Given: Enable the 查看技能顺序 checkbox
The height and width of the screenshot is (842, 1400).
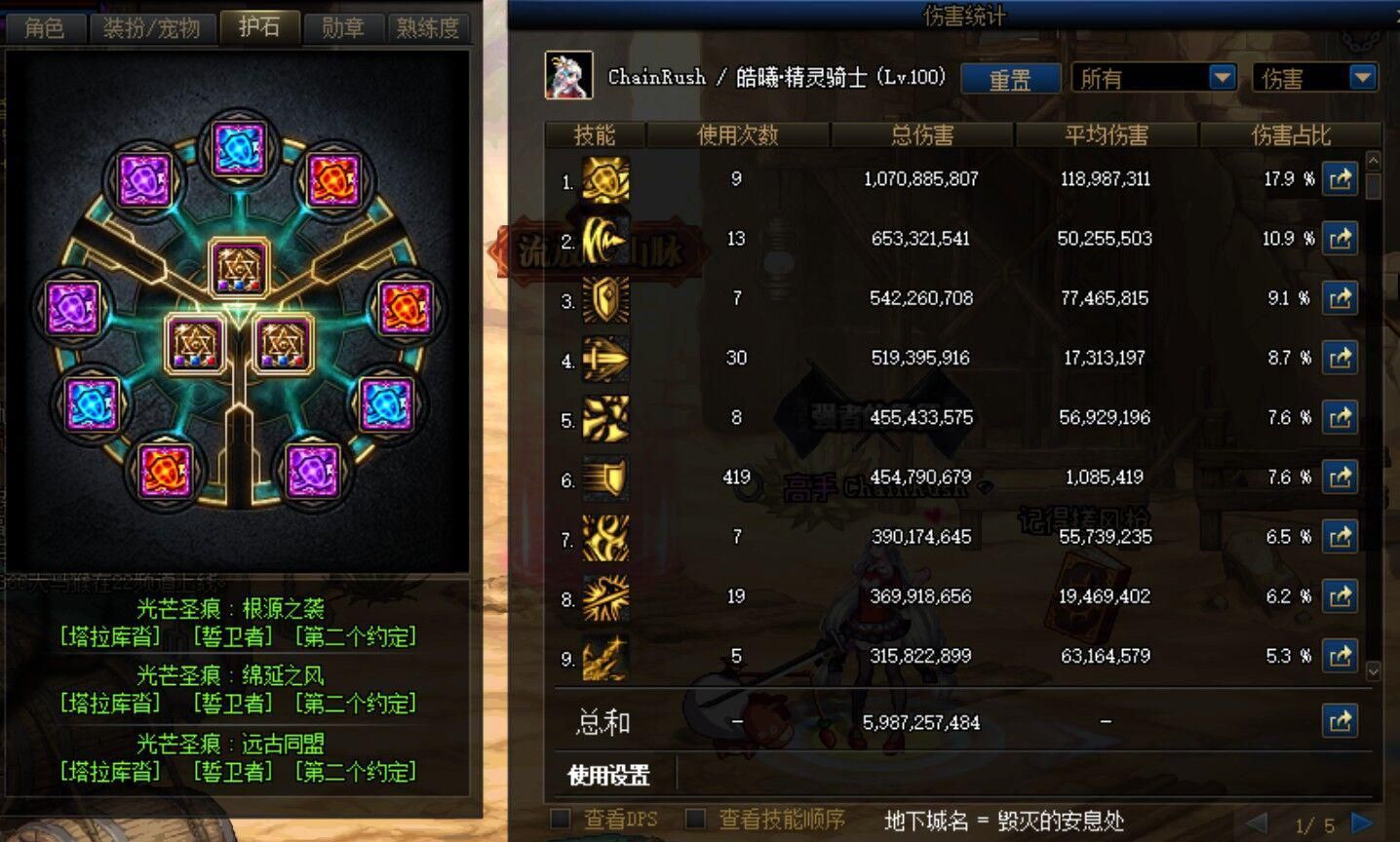Looking at the screenshot, I should [x=696, y=820].
